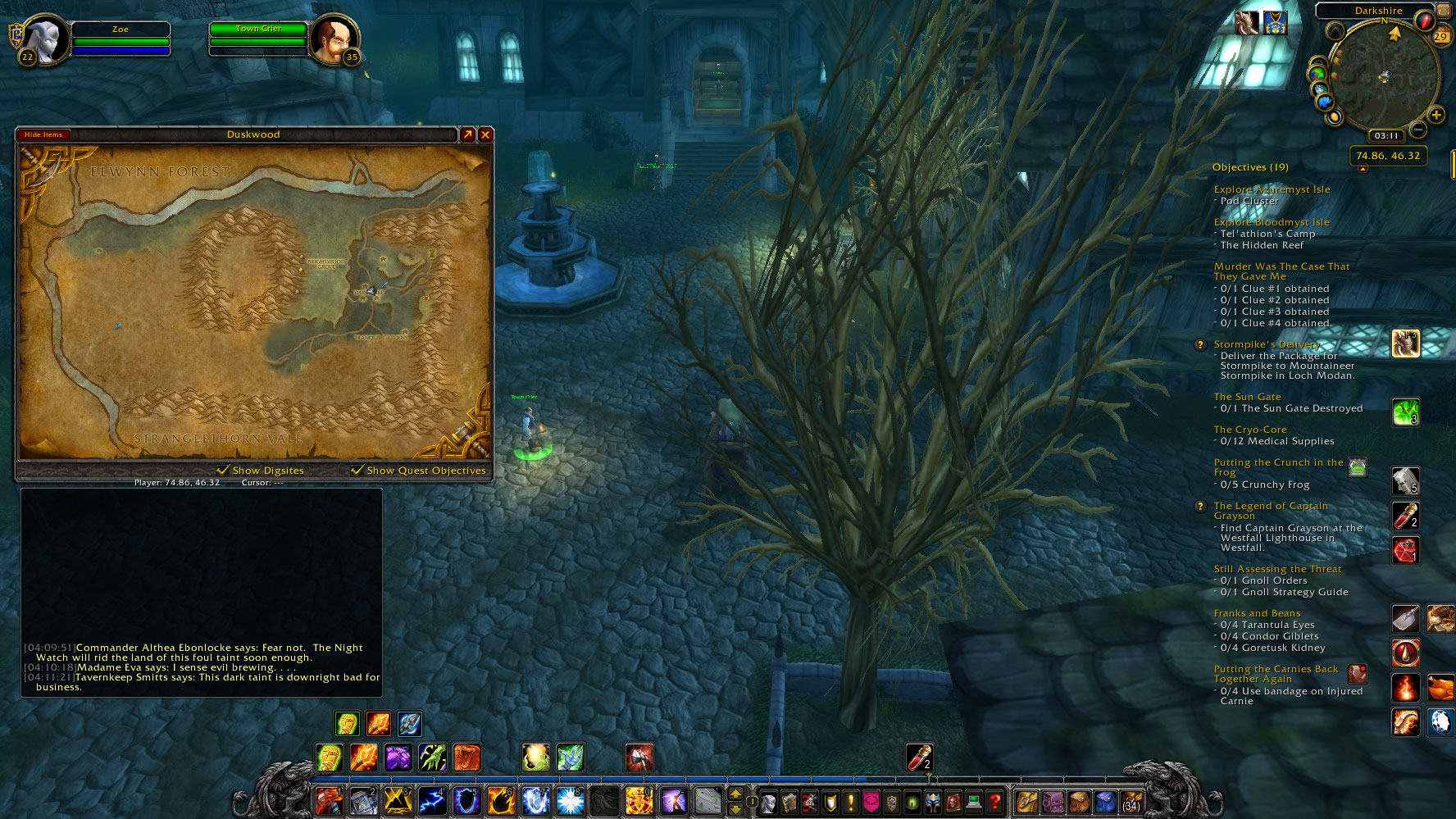Cast the lightning spell in action slot 4
The height and width of the screenshot is (819, 1456).
pos(433,802)
